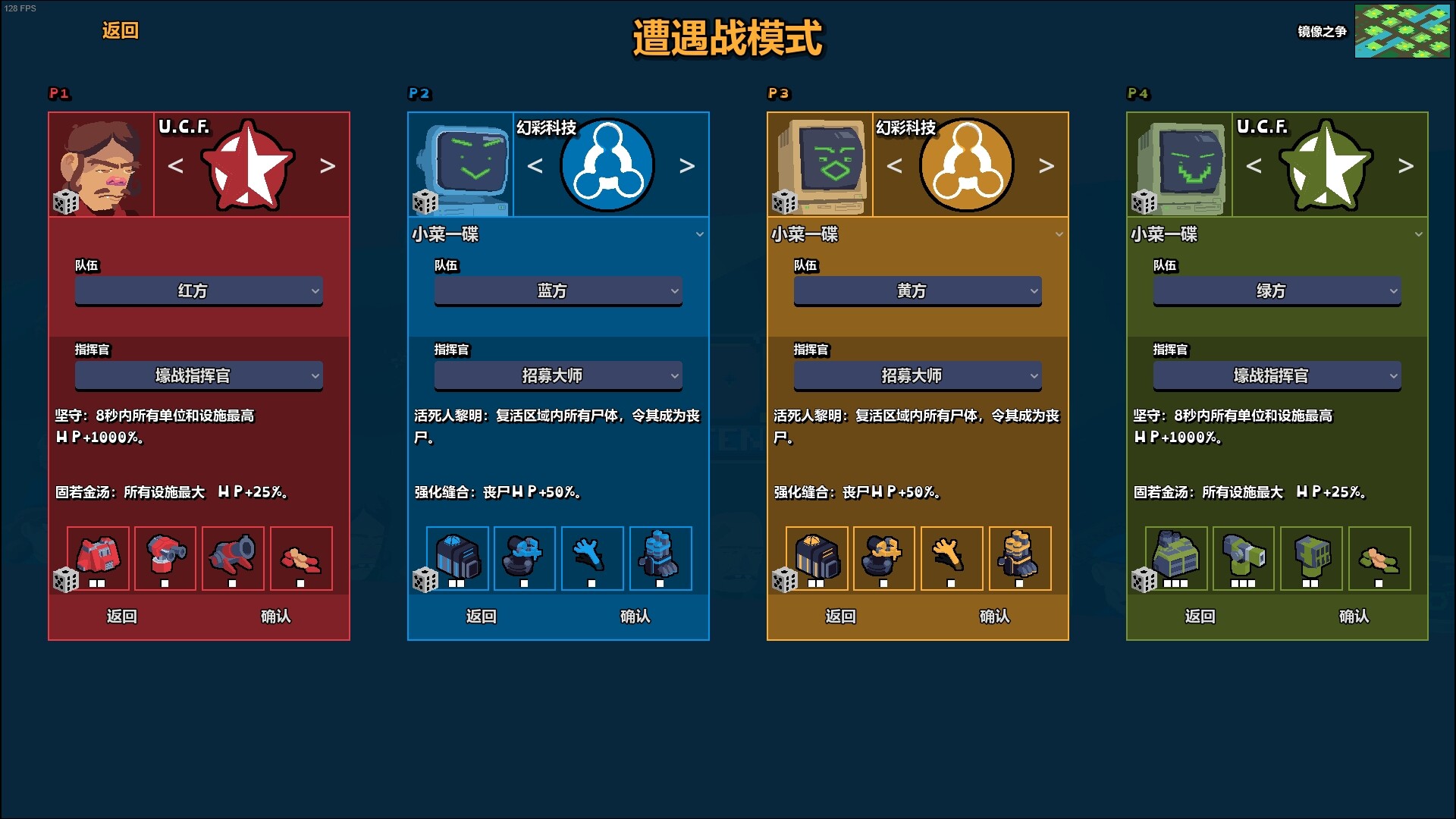Open P1's 壕战指挥官 commander dropdown
1456x819 pixels.
click(199, 375)
